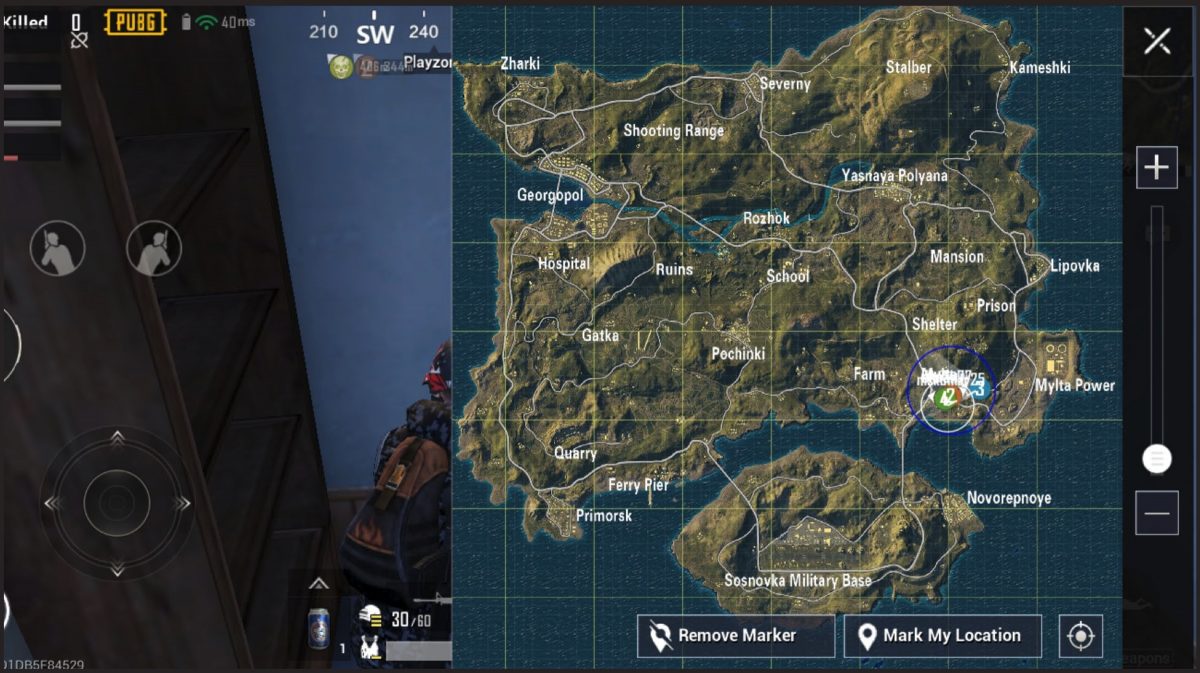1200x673 pixels.
Task: Lean right using the right peek icon
Action: tap(154, 249)
